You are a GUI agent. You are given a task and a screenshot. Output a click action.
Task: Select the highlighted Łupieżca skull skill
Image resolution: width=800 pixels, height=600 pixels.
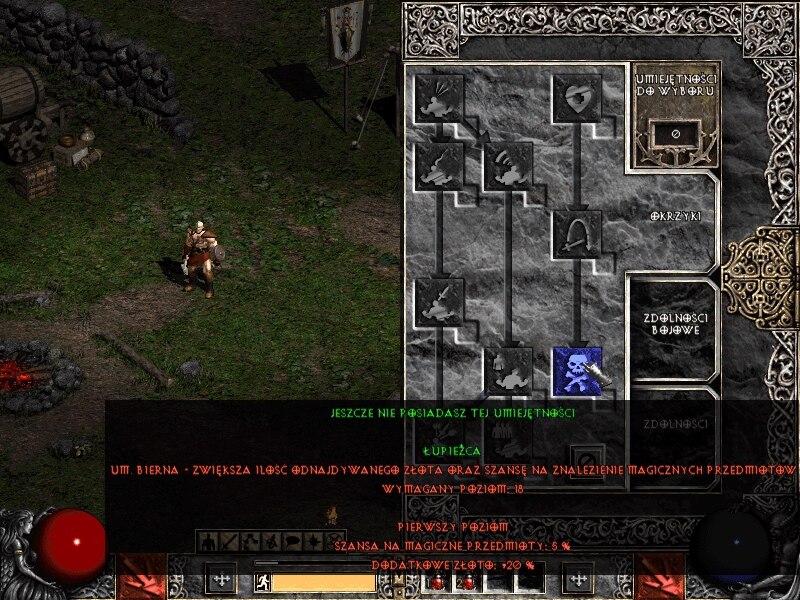click(578, 371)
